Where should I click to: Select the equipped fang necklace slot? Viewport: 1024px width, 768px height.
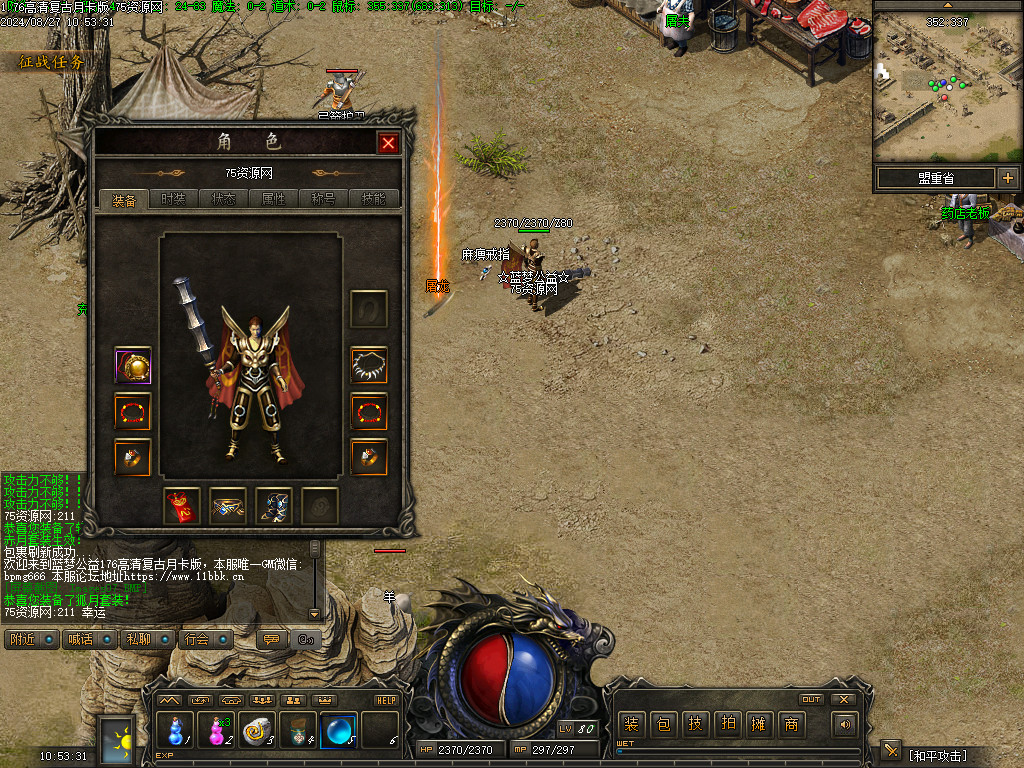369,365
